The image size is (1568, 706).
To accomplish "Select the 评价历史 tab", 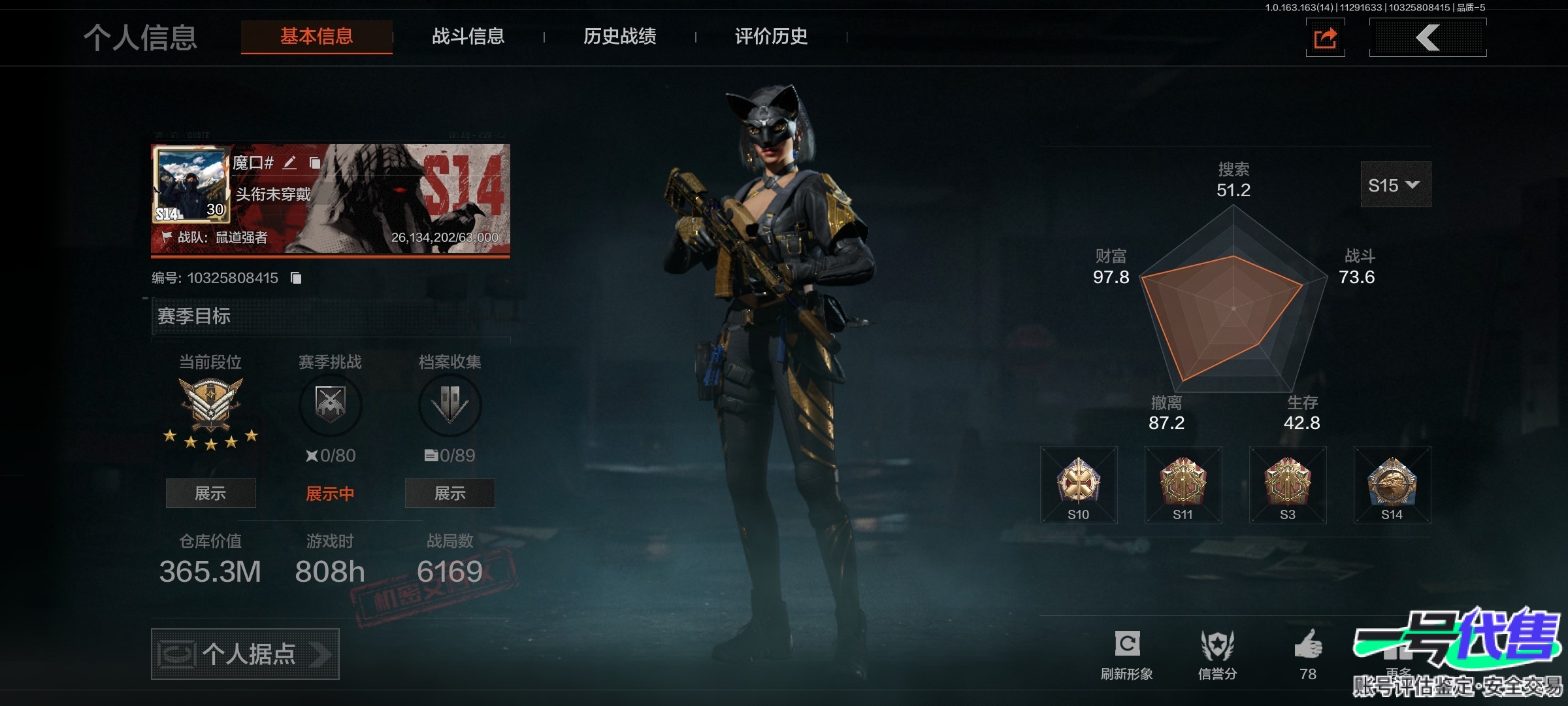I will click(x=771, y=37).
